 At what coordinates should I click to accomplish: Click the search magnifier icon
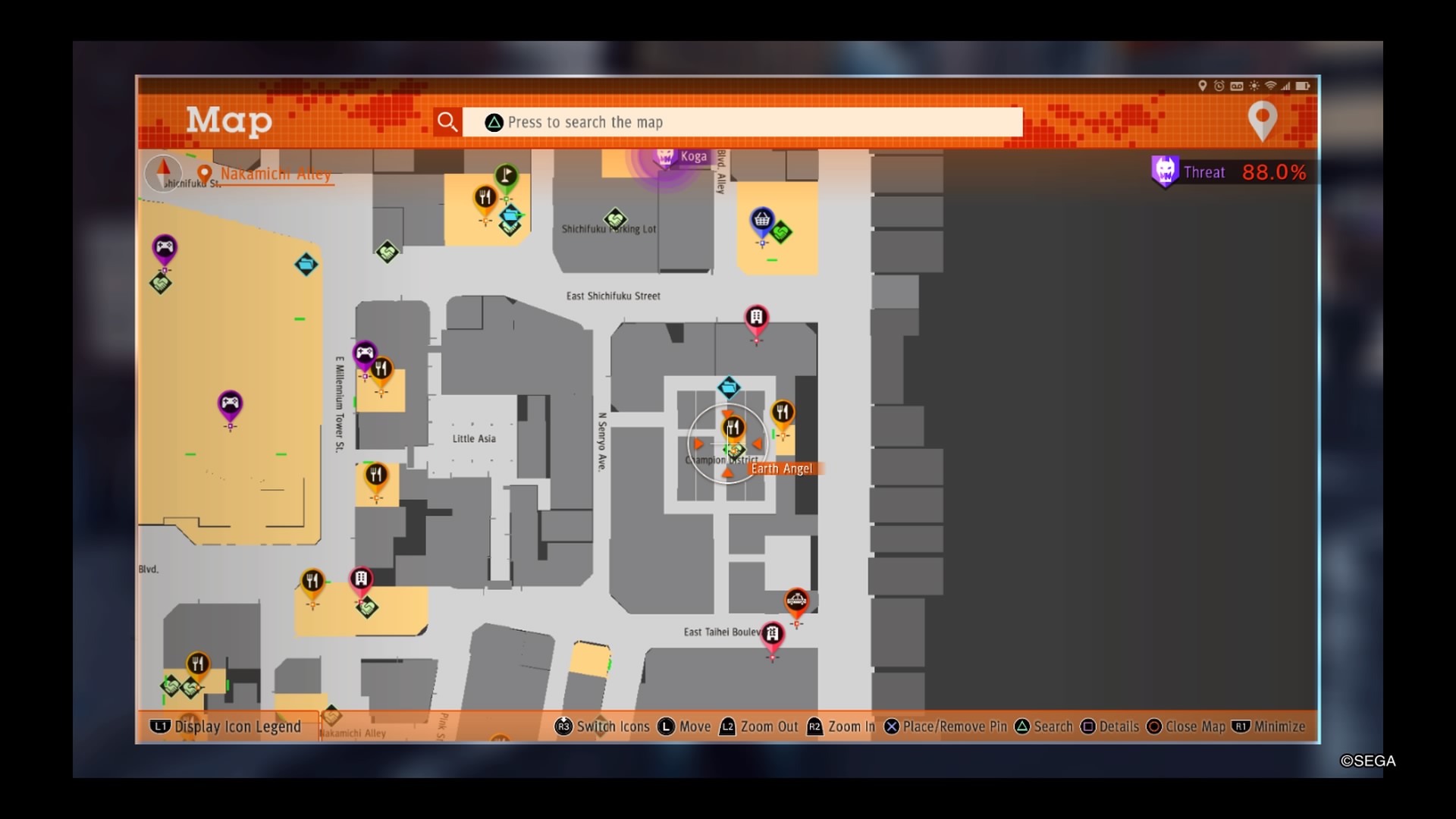click(447, 121)
